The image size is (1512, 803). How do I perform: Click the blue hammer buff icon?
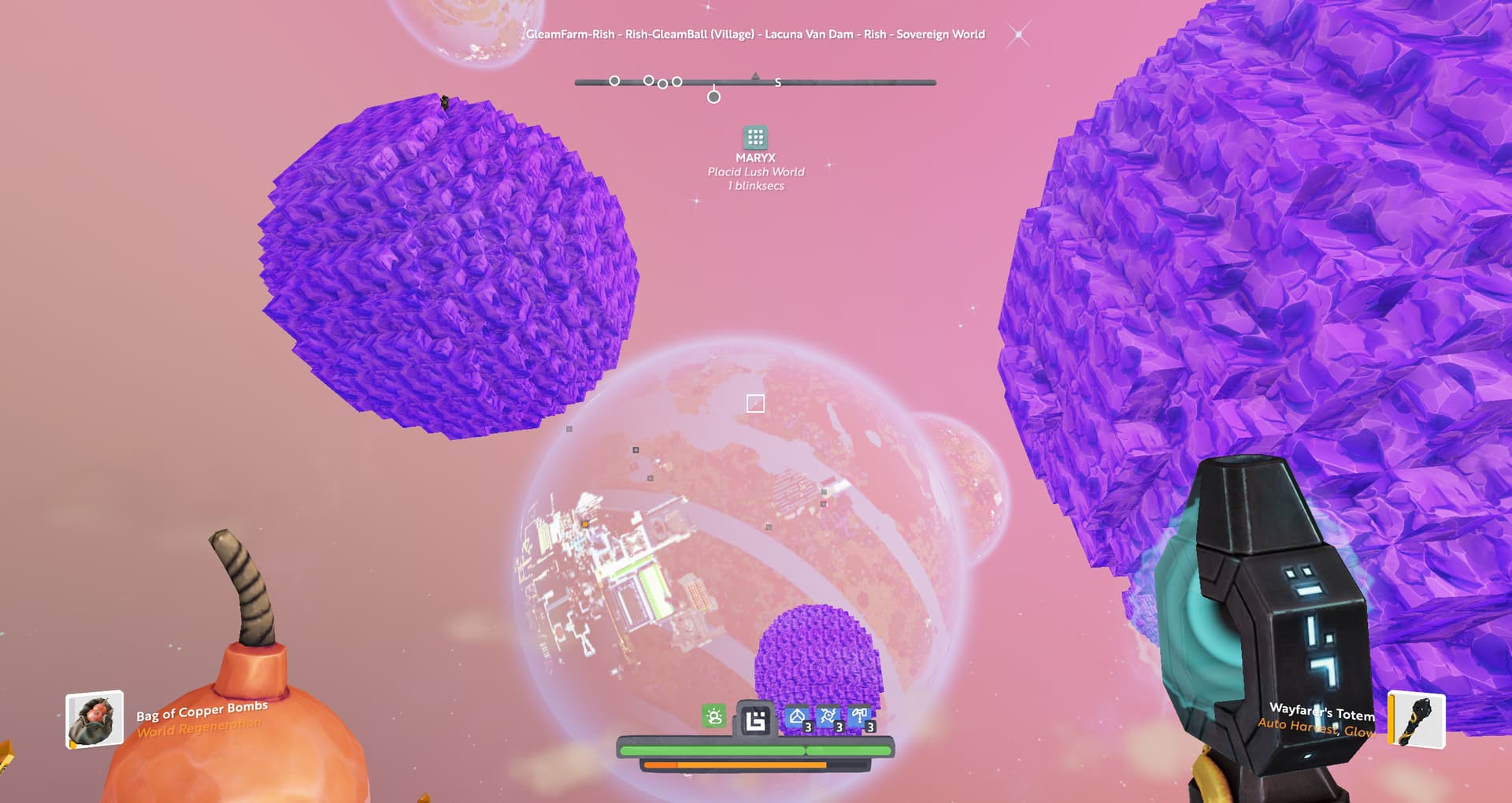pyautogui.click(x=859, y=716)
